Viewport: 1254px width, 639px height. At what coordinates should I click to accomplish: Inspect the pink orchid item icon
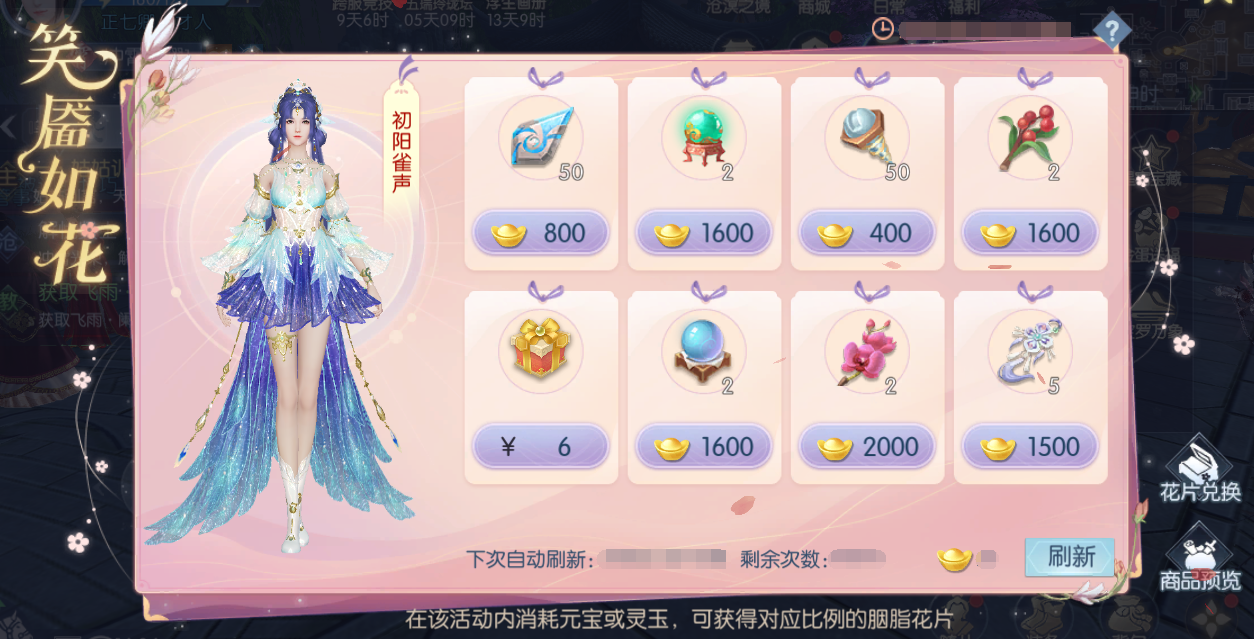point(866,350)
